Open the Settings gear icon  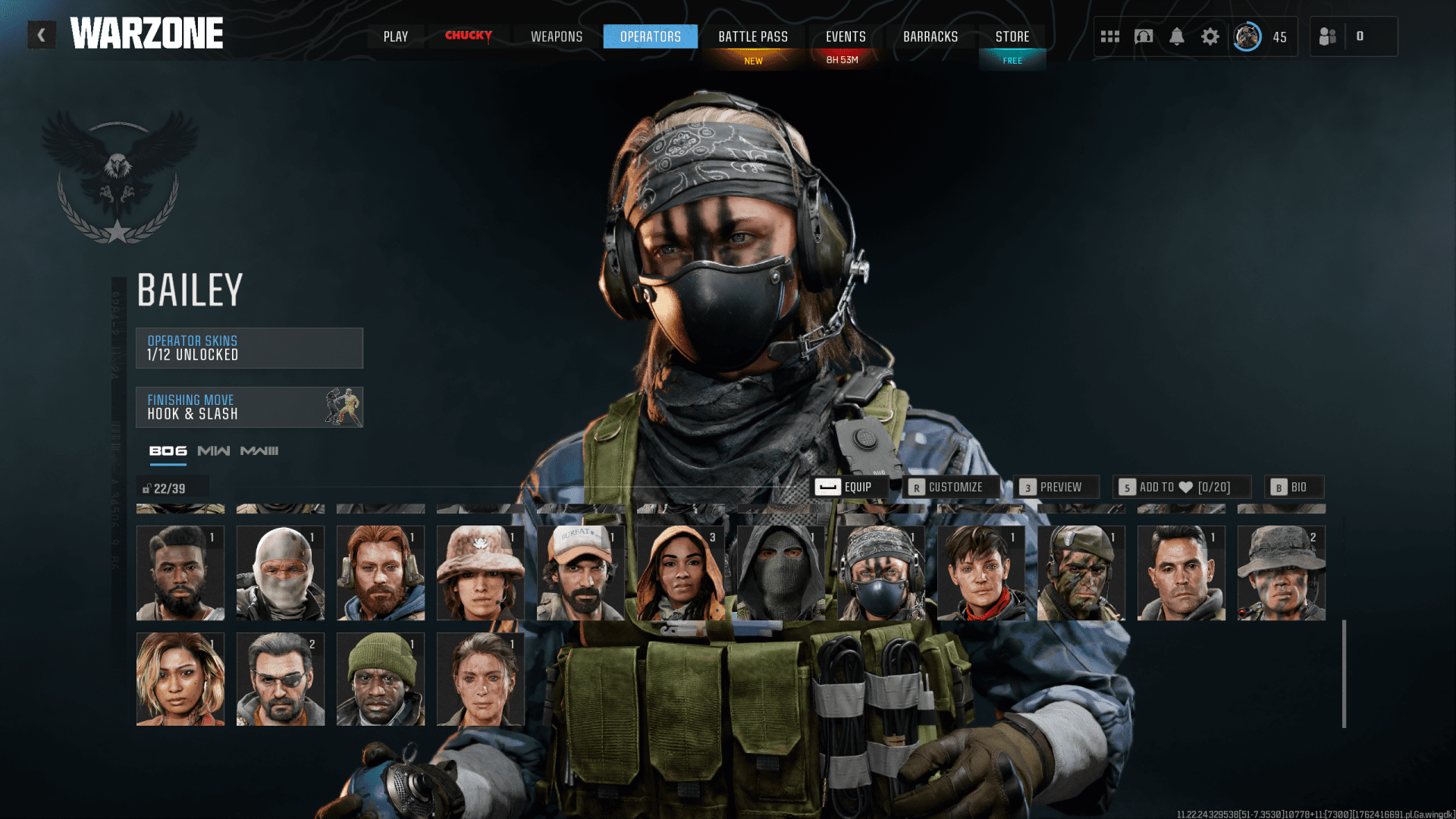click(1210, 36)
